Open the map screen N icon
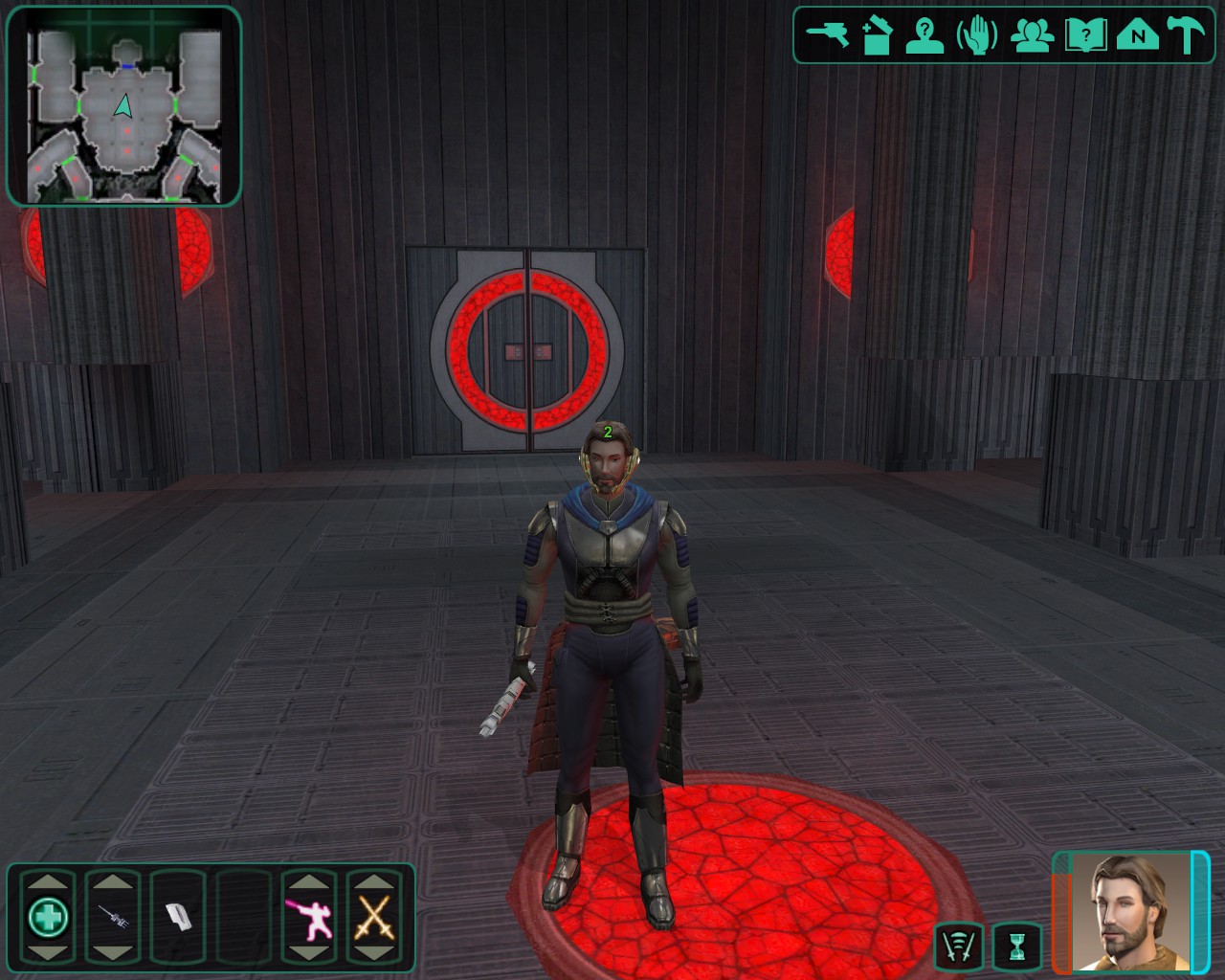This screenshot has width=1225, height=980. point(1137,36)
